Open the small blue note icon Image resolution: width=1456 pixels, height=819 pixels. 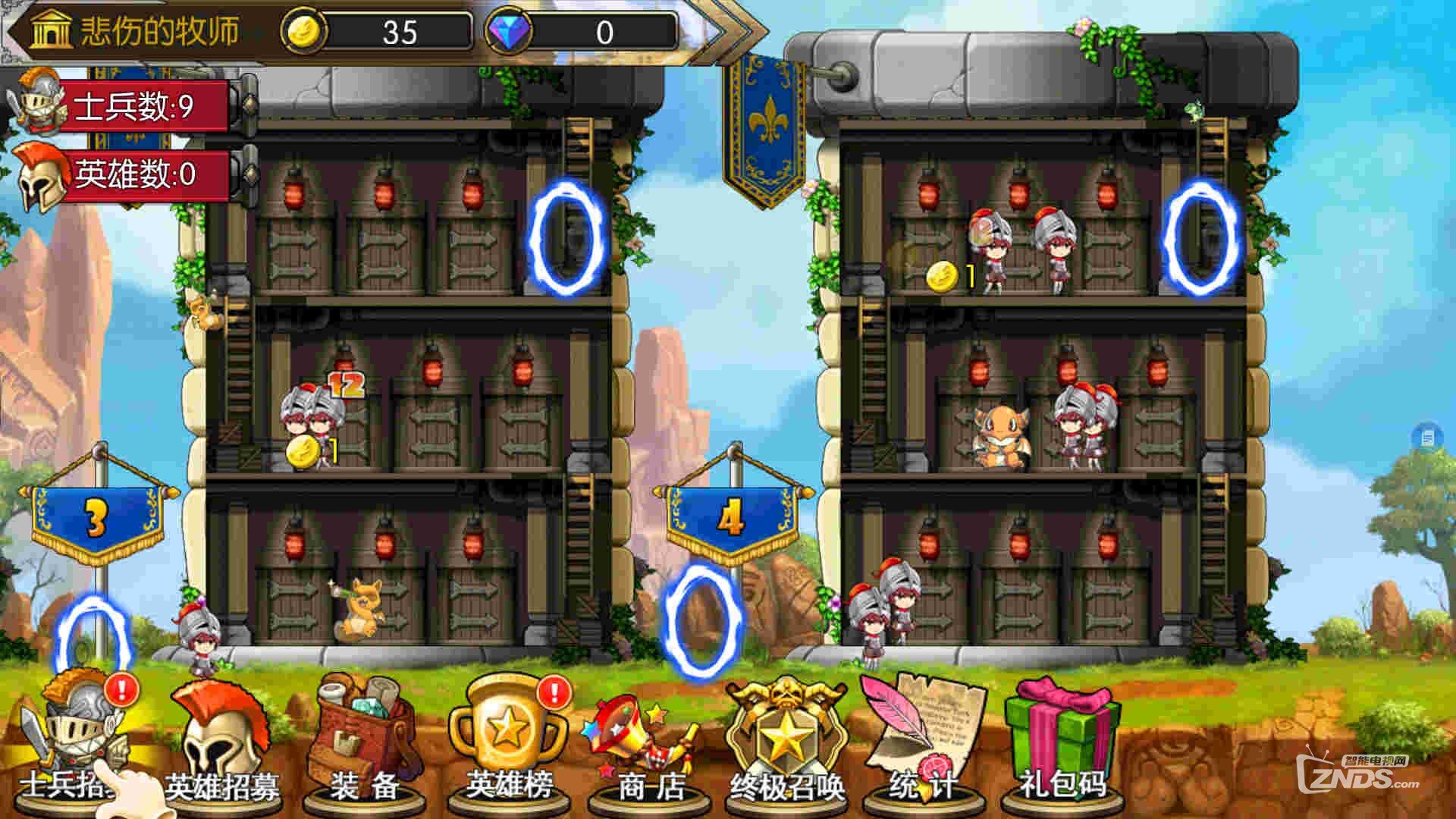tap(1427, 437)
